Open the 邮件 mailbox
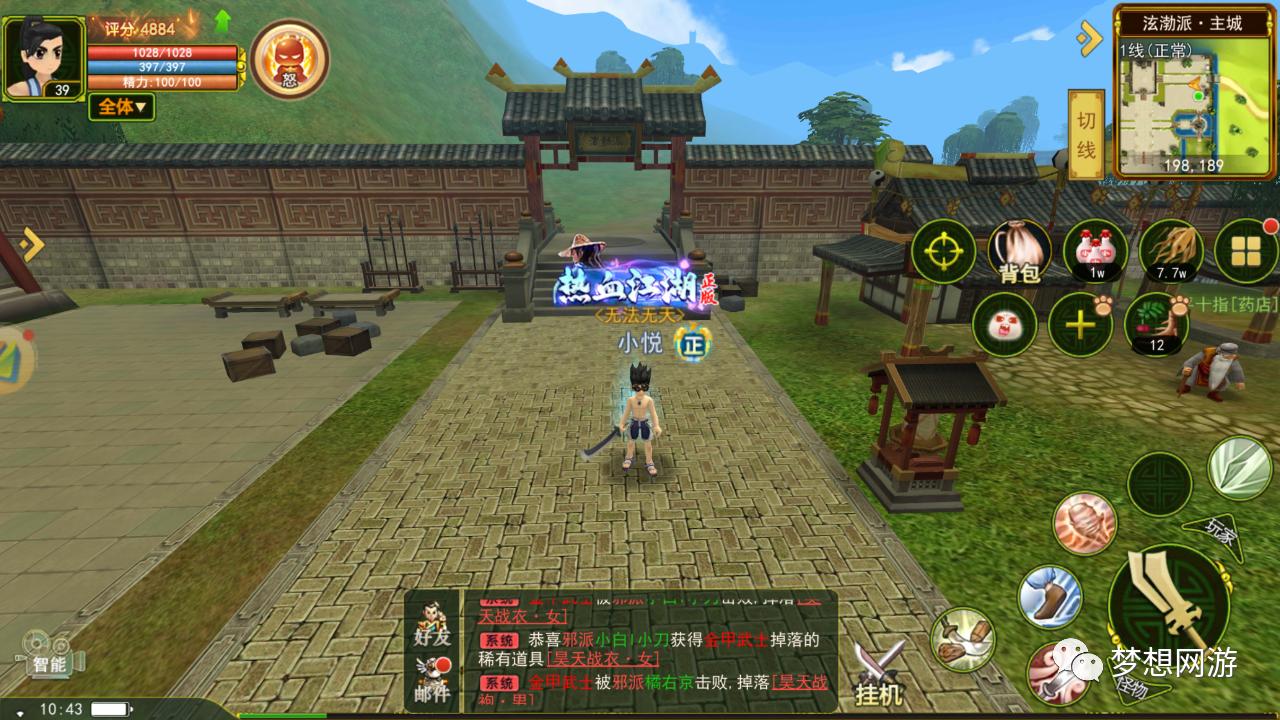 tap(432, 679)
